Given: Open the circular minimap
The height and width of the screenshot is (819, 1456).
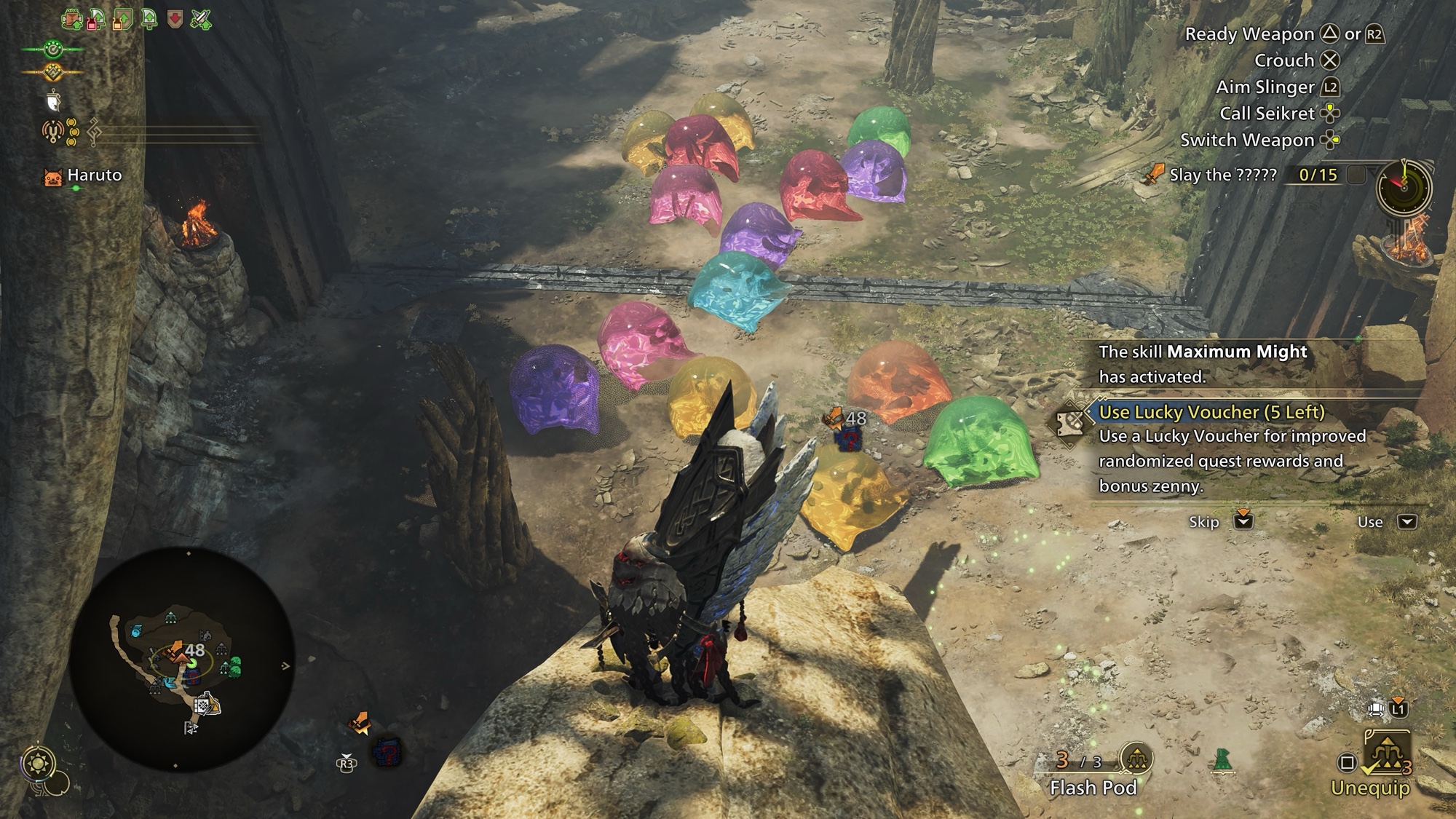Looking at the screenshot, I should tap(182, 659).
